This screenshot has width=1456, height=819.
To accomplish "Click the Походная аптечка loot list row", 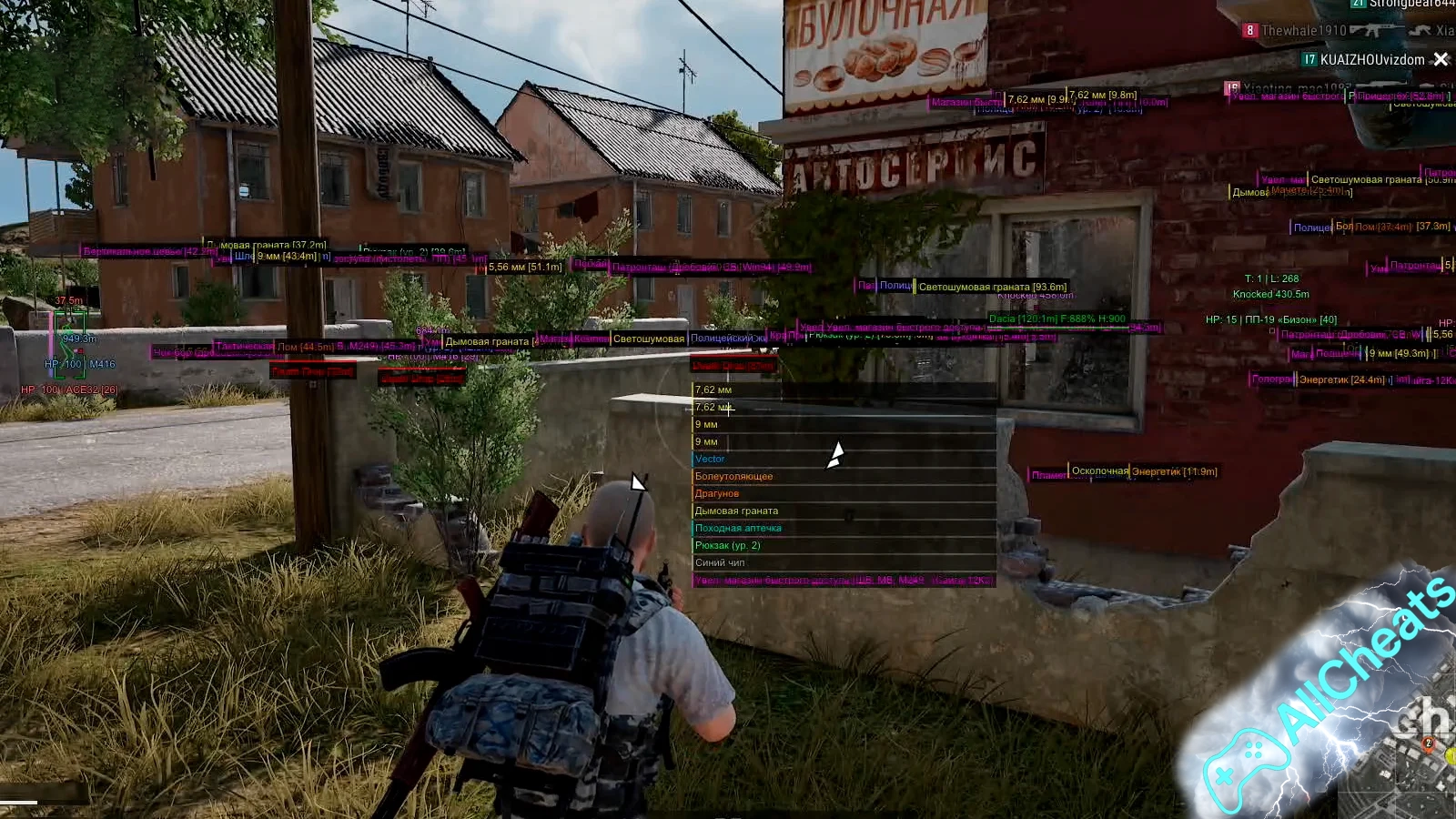I will pyautogui.click(x=738, y=529).
